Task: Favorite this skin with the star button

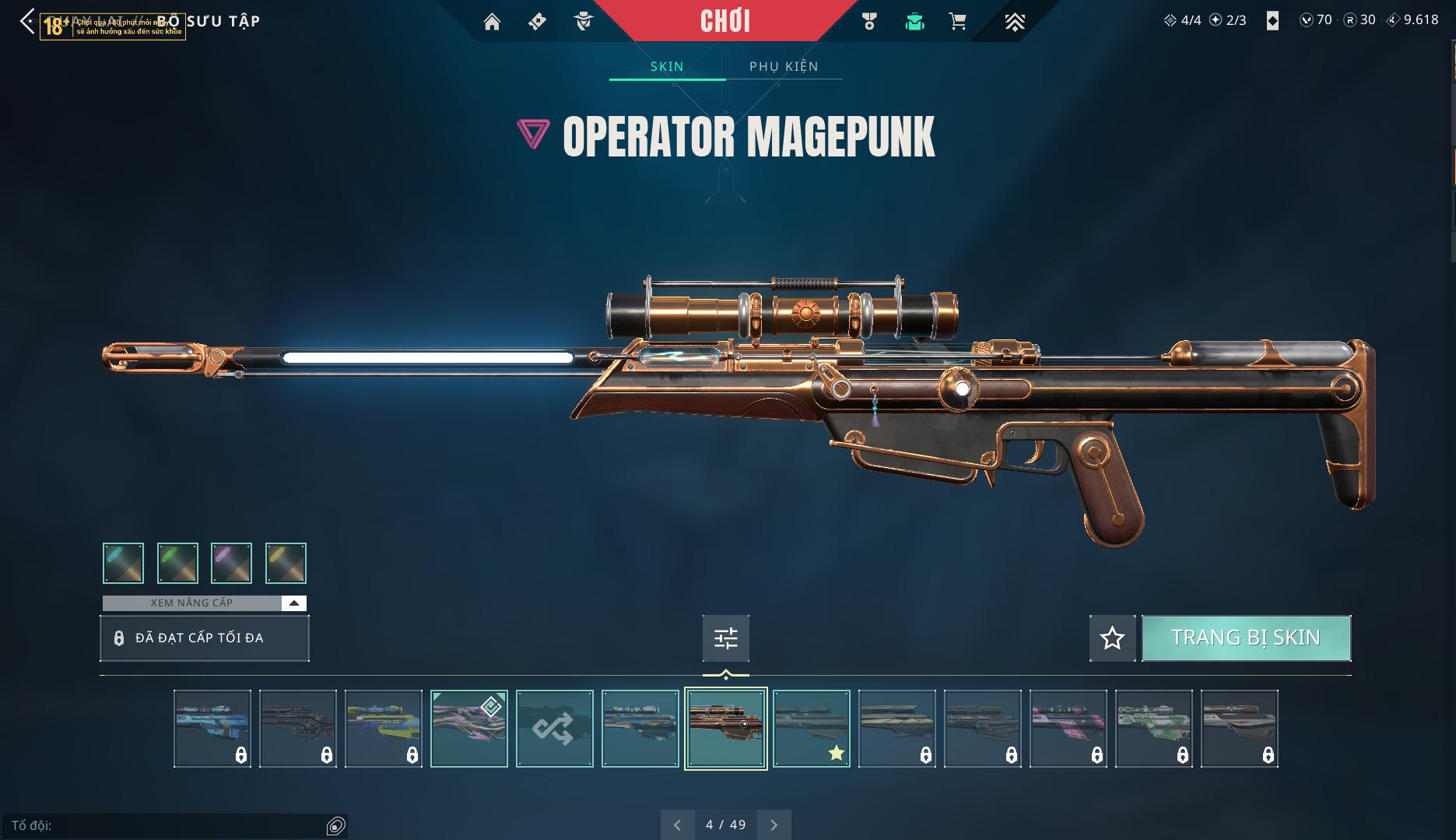Action: pyautogui.click(x=1112, y=638)
